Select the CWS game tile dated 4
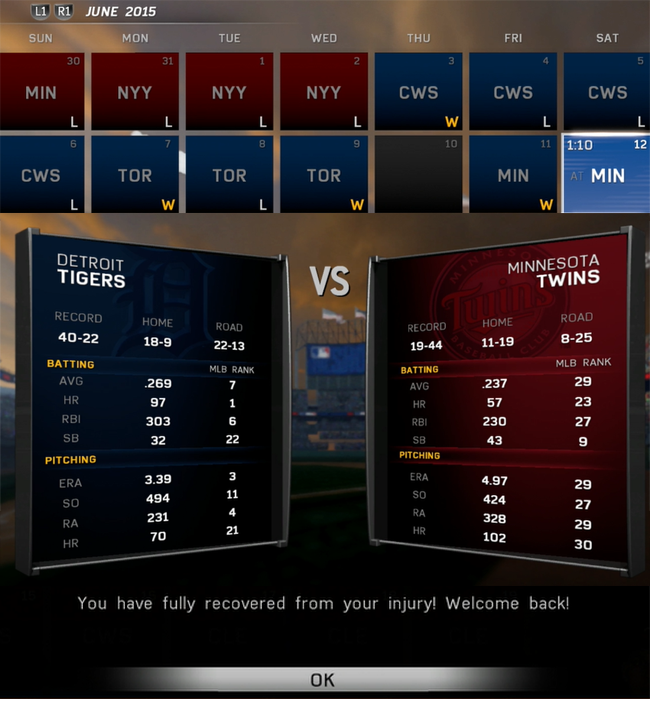 [512, 92]
